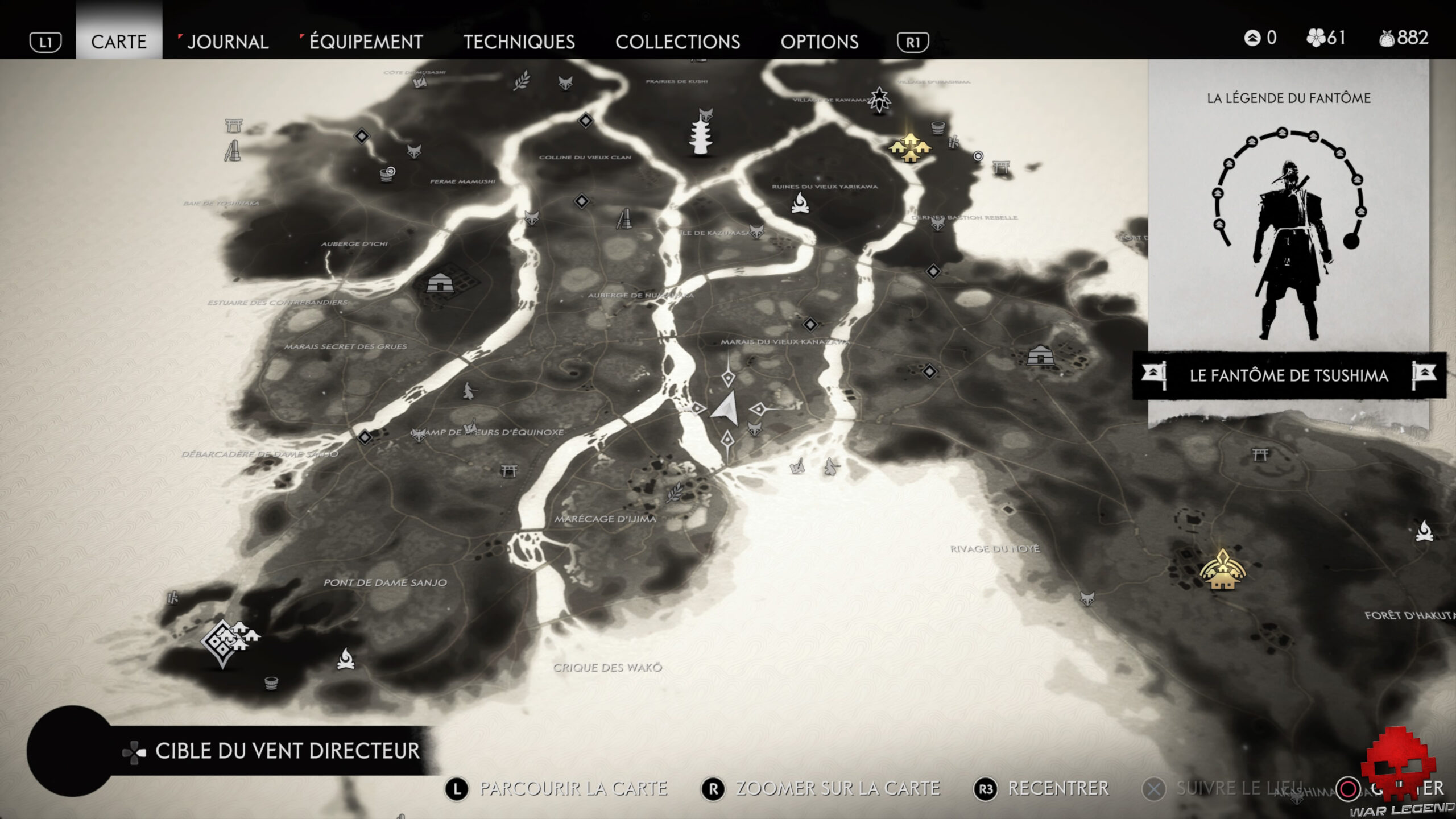Switch to the TECHNIQUES tab

[x=519, y=42]
